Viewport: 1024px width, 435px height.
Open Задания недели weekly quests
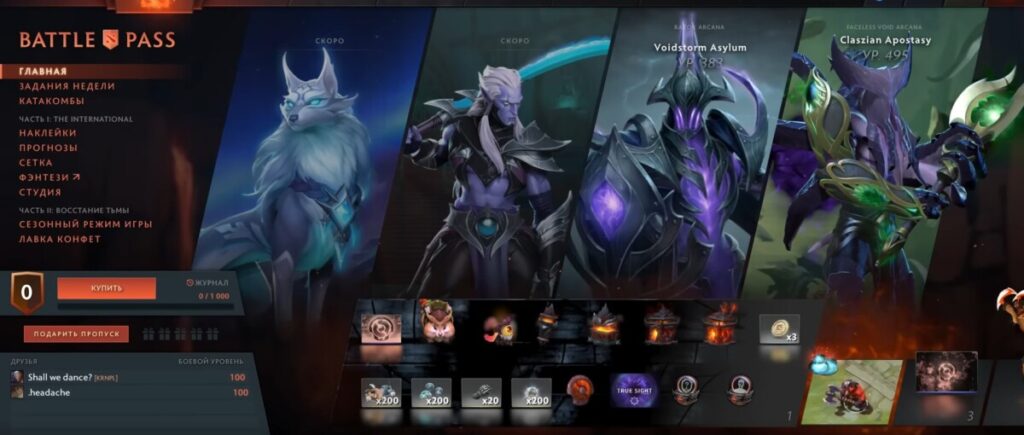66,87
